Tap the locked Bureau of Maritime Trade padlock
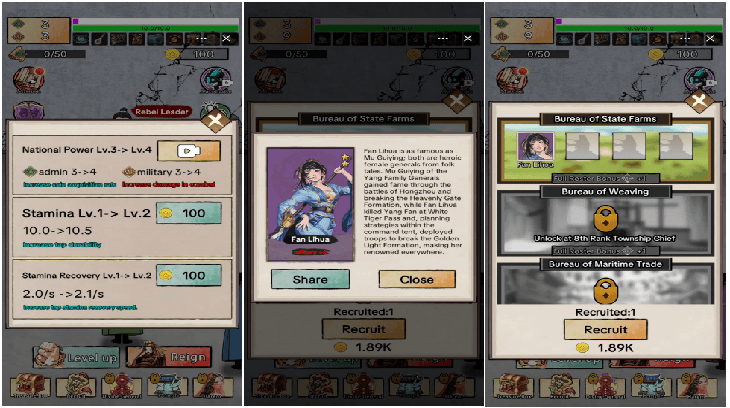 coord(604,290)
